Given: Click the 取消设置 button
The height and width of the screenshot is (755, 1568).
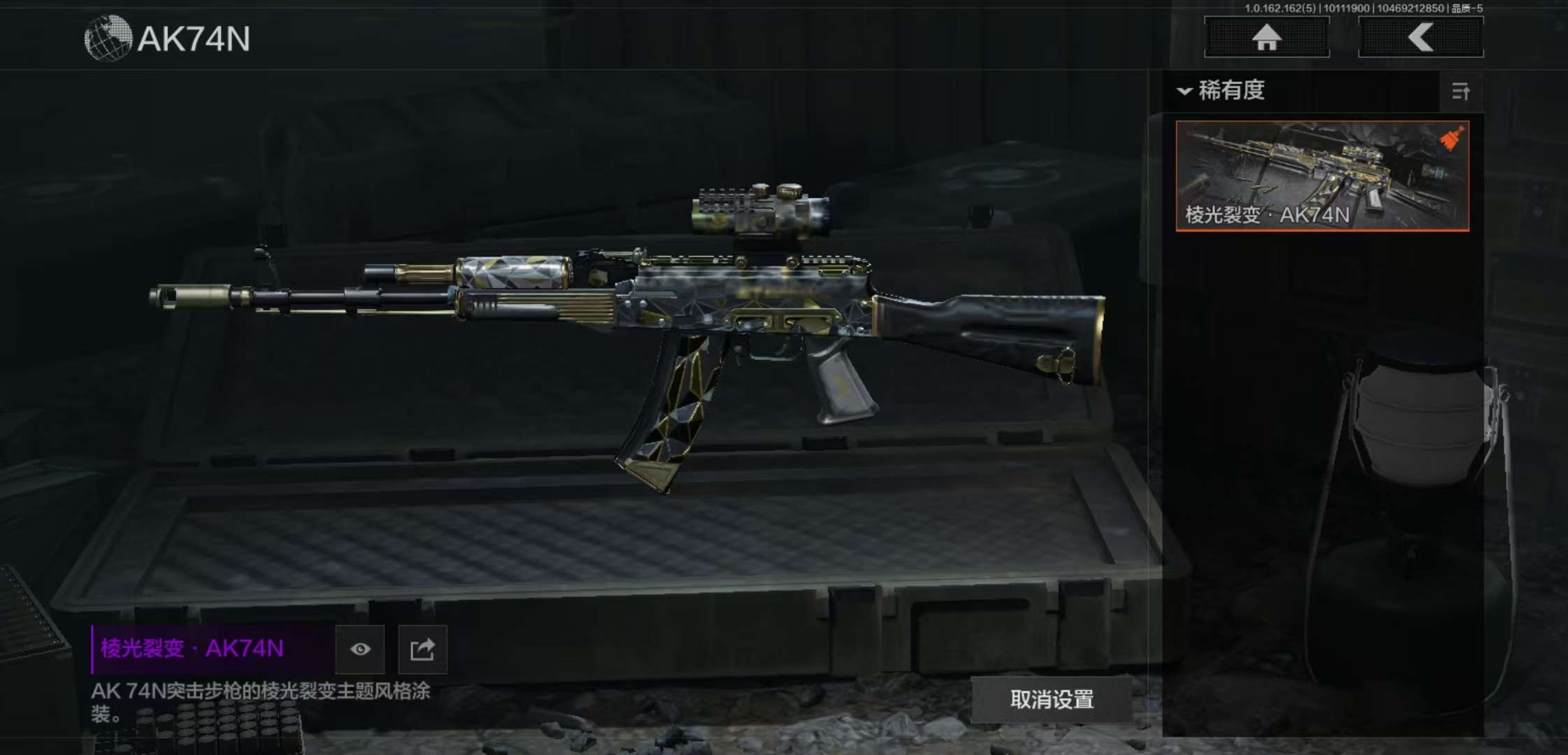Looking at the screenshot, I should pyautogui.click(x=1052, y=699).
